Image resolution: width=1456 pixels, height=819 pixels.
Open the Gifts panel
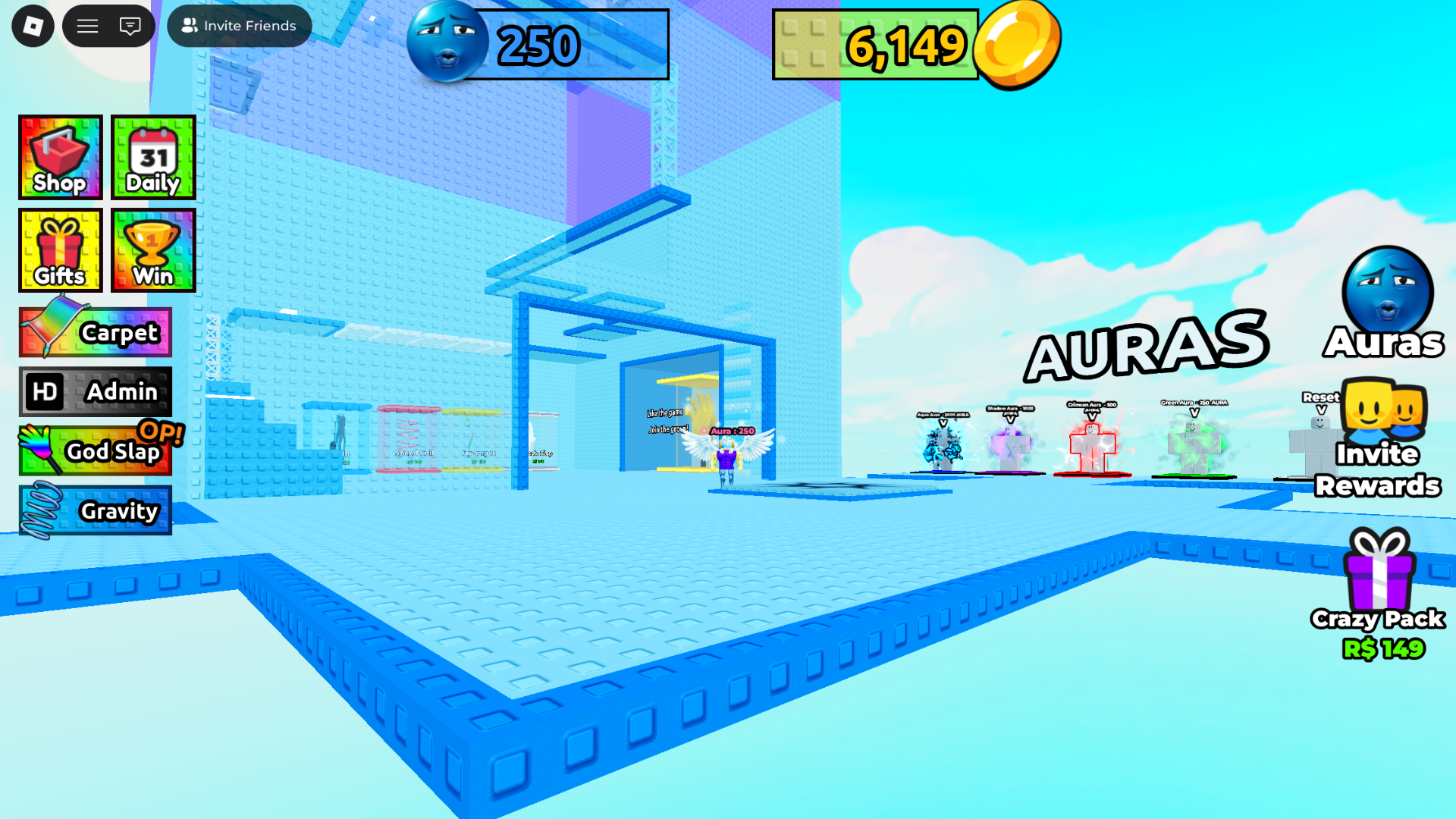pyautogui.click(x=60, y=250)
